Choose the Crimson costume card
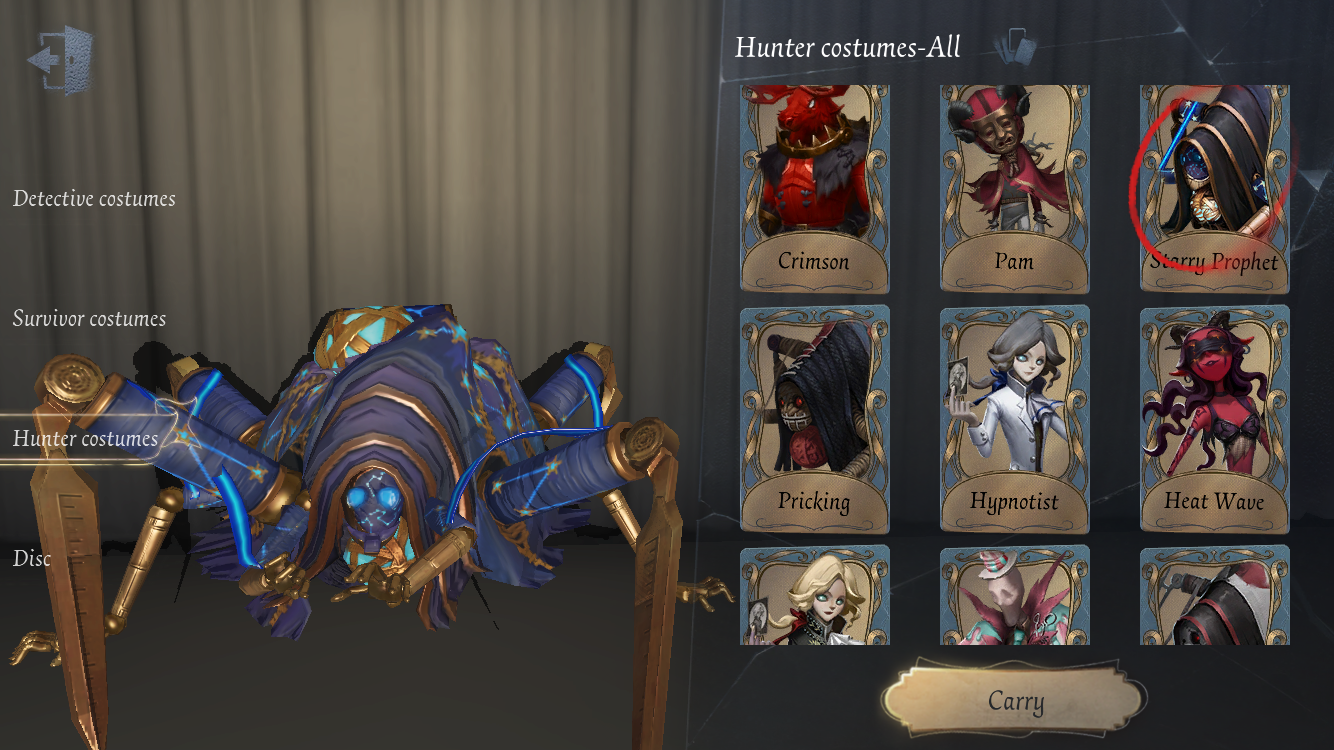The image size is (1334, 750). pyautogui.click(x=814, y=189)
